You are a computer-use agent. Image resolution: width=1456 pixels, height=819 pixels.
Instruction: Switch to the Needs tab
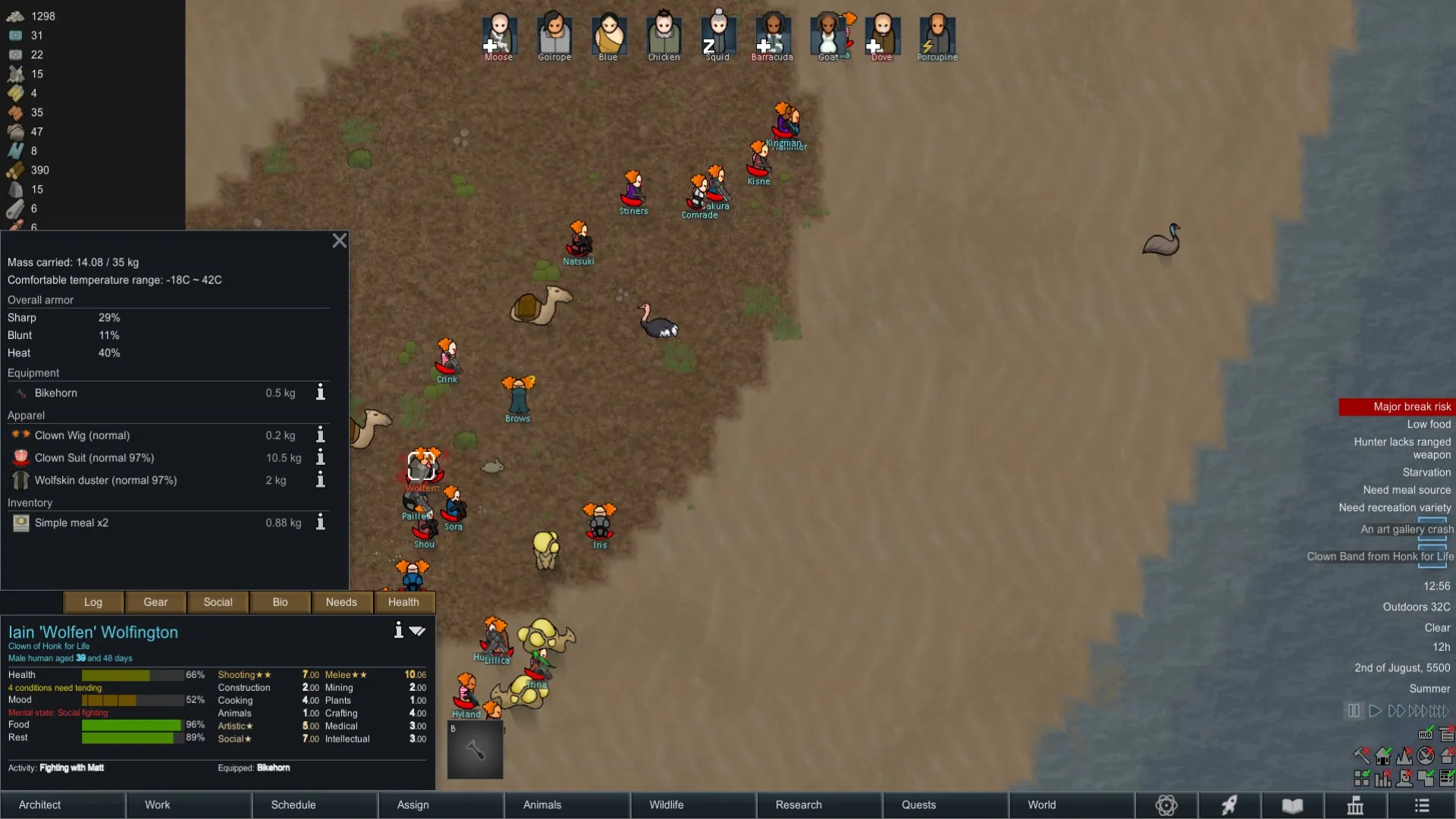click(x=341, y=602)
